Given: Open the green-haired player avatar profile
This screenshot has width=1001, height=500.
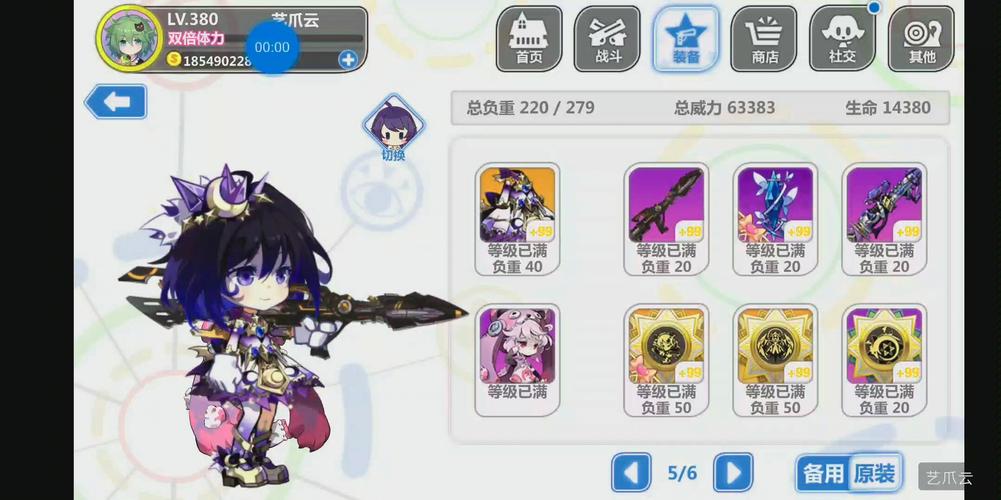Looking at the screenshot, I should [126, 39].
